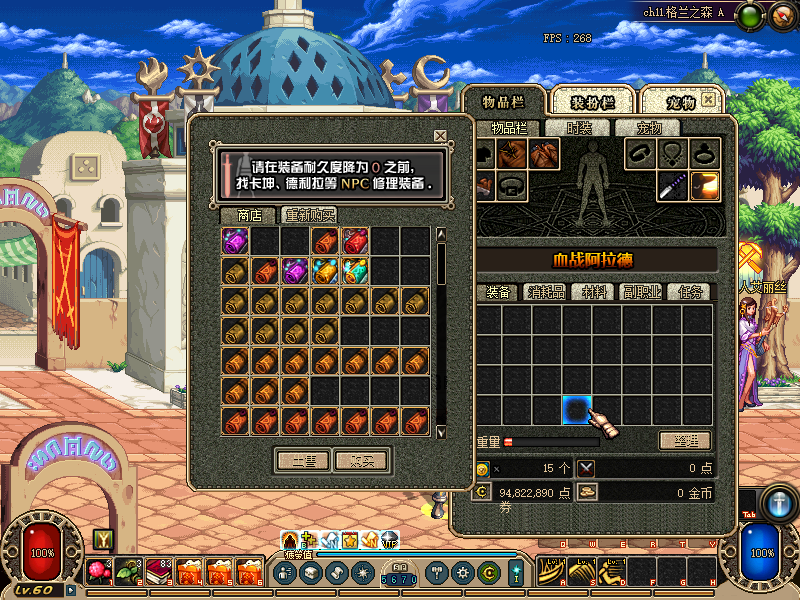Close the inventory panel

click(x=708, y=101)
